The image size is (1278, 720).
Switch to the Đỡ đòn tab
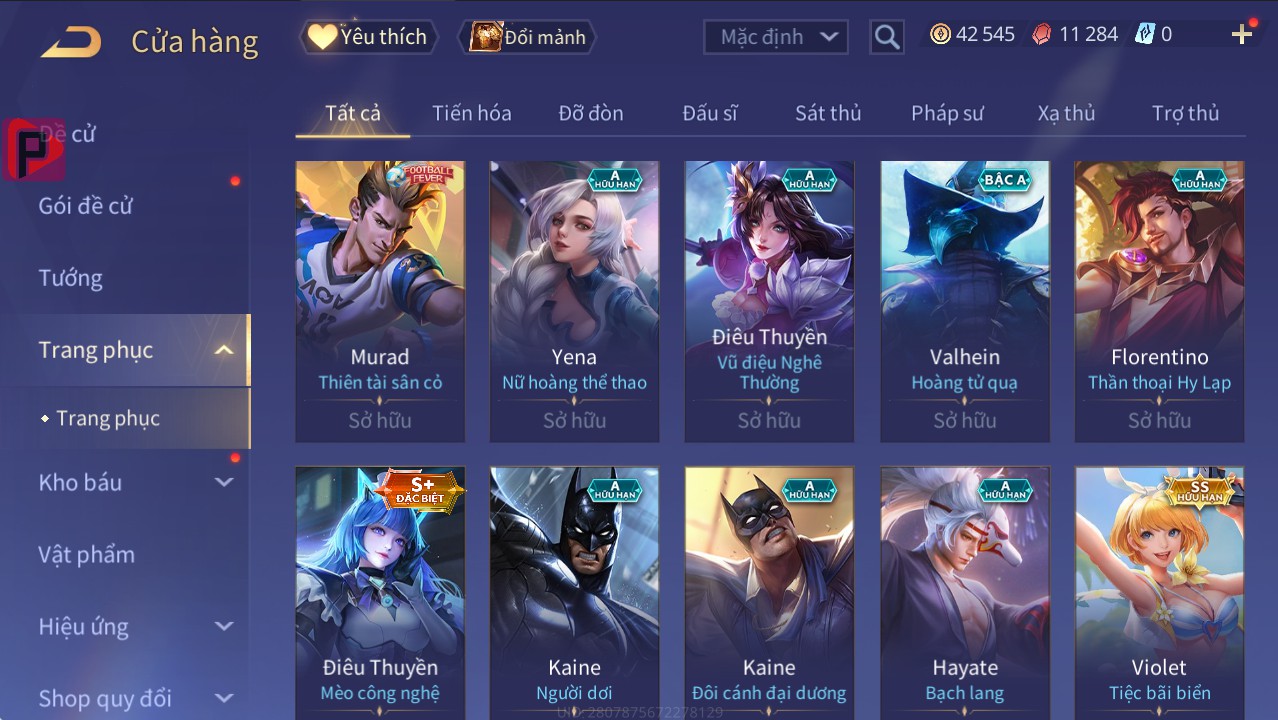coord(590,113)
